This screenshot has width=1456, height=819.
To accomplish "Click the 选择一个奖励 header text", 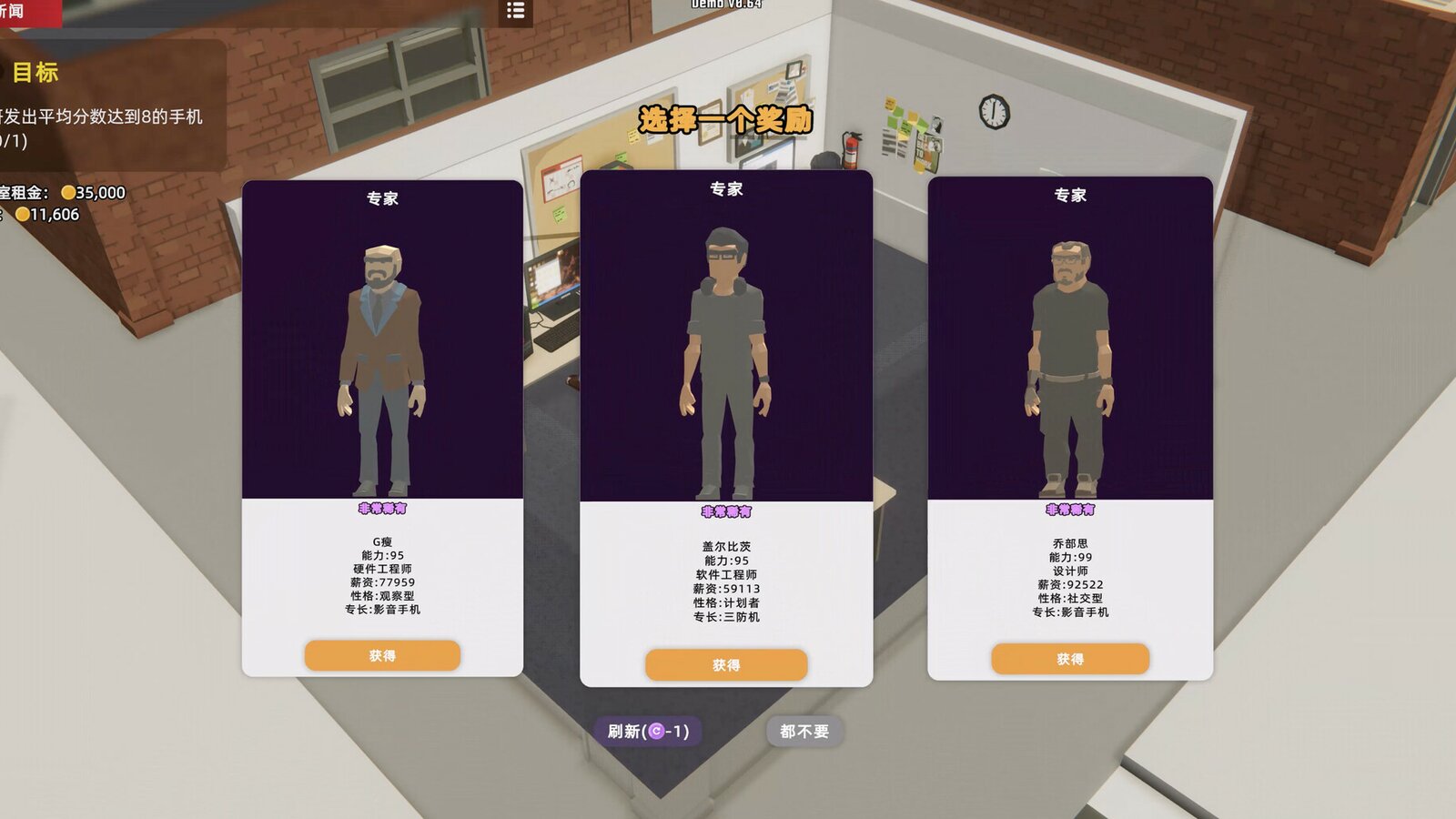I will [x=728, y=118].
